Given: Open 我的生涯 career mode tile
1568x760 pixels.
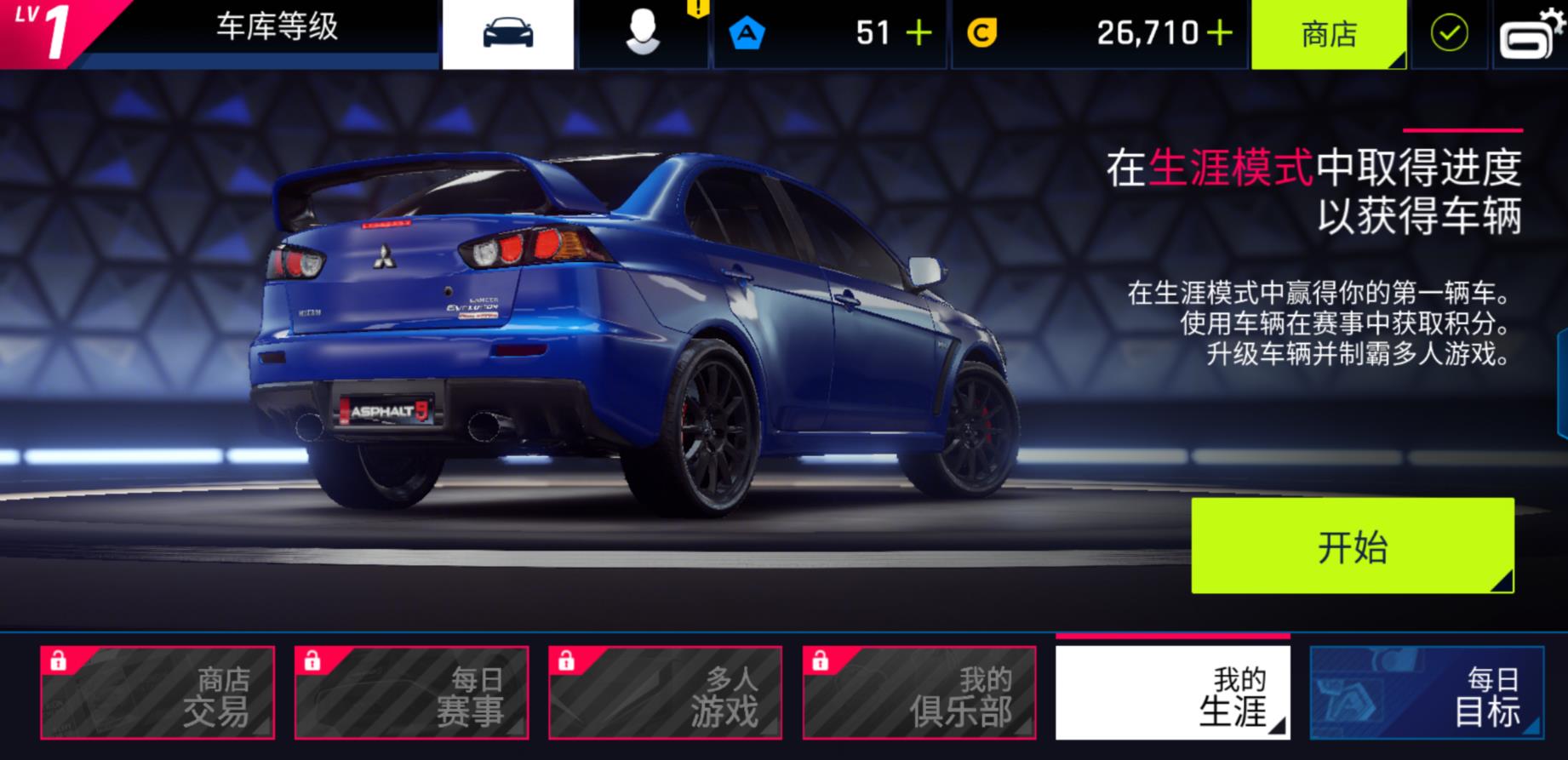Looking at the screenshot, I should point(1172,692).
